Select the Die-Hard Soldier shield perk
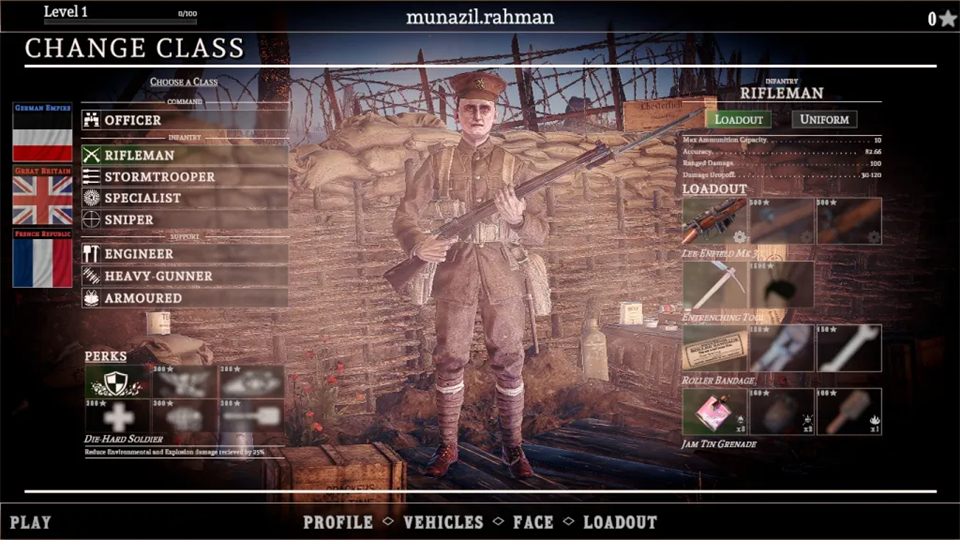The width and height of the screenshot is (960, 540). [116, 381]
